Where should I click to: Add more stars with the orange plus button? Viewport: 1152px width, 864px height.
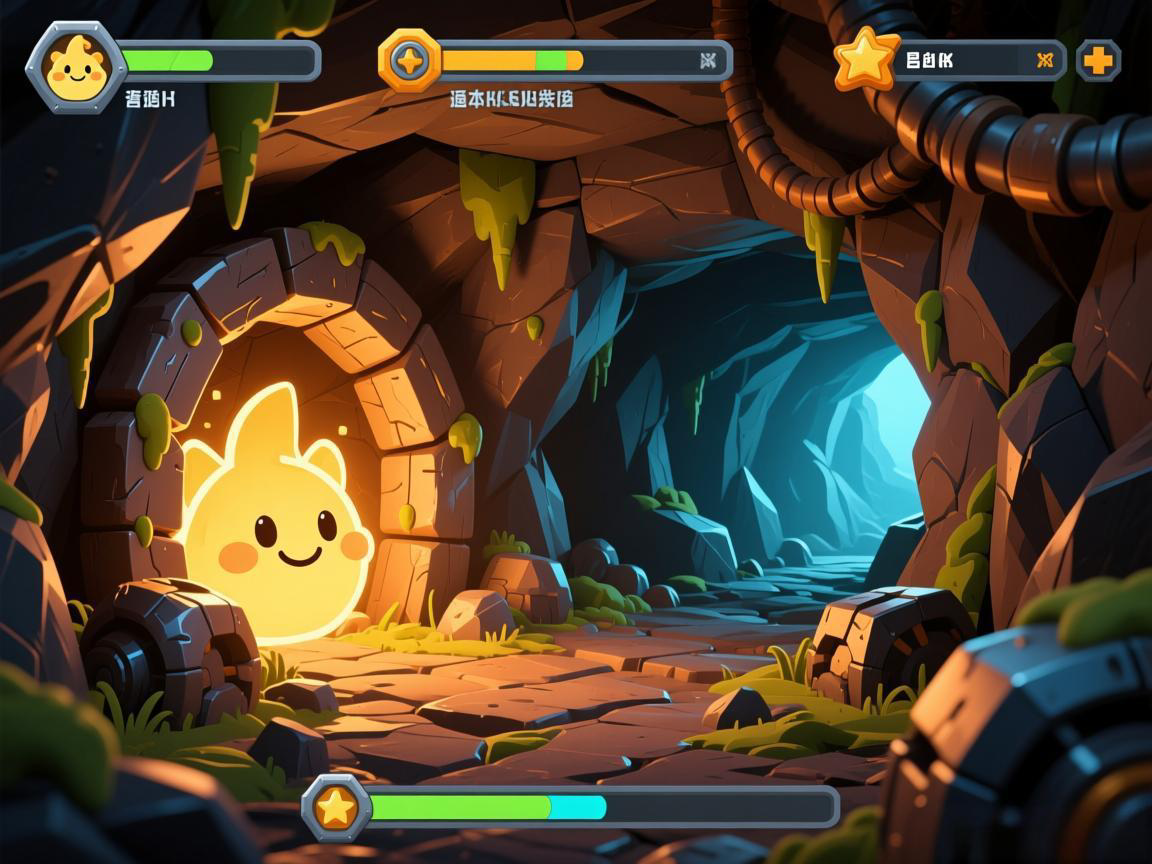tap(1098, 61)
